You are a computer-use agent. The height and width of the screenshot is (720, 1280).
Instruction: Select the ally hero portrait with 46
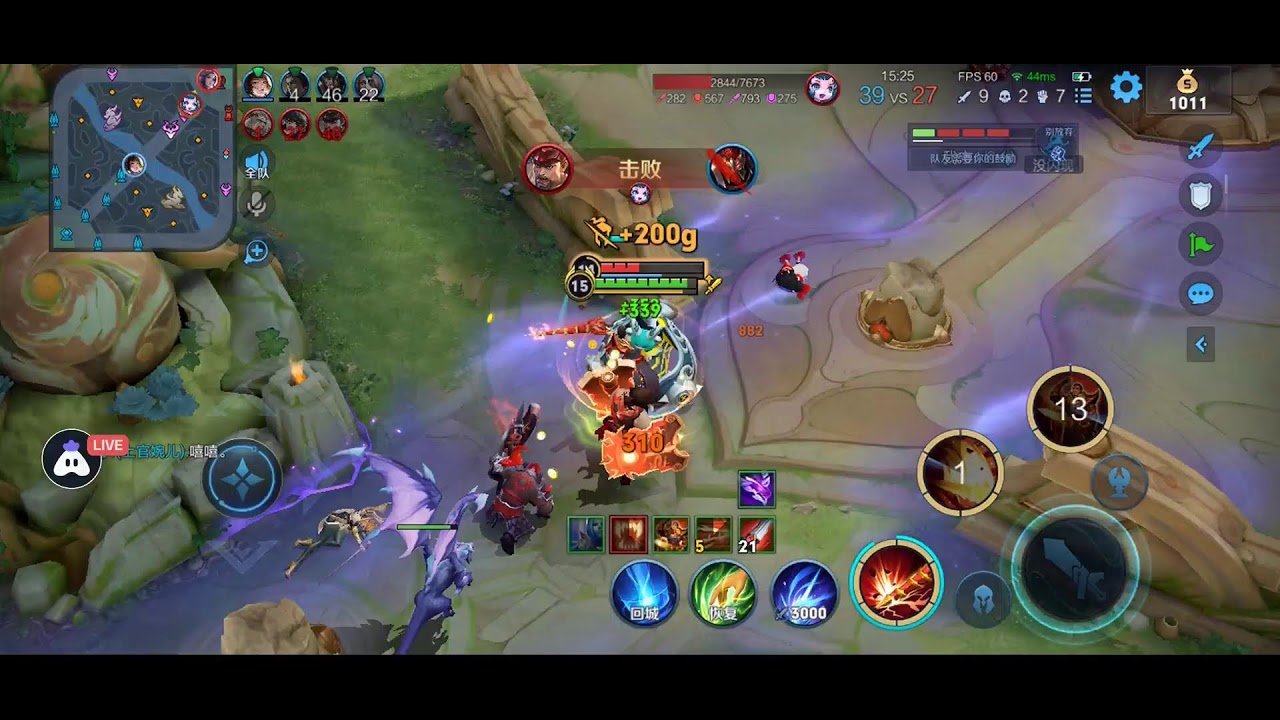(x=330, y=85)
